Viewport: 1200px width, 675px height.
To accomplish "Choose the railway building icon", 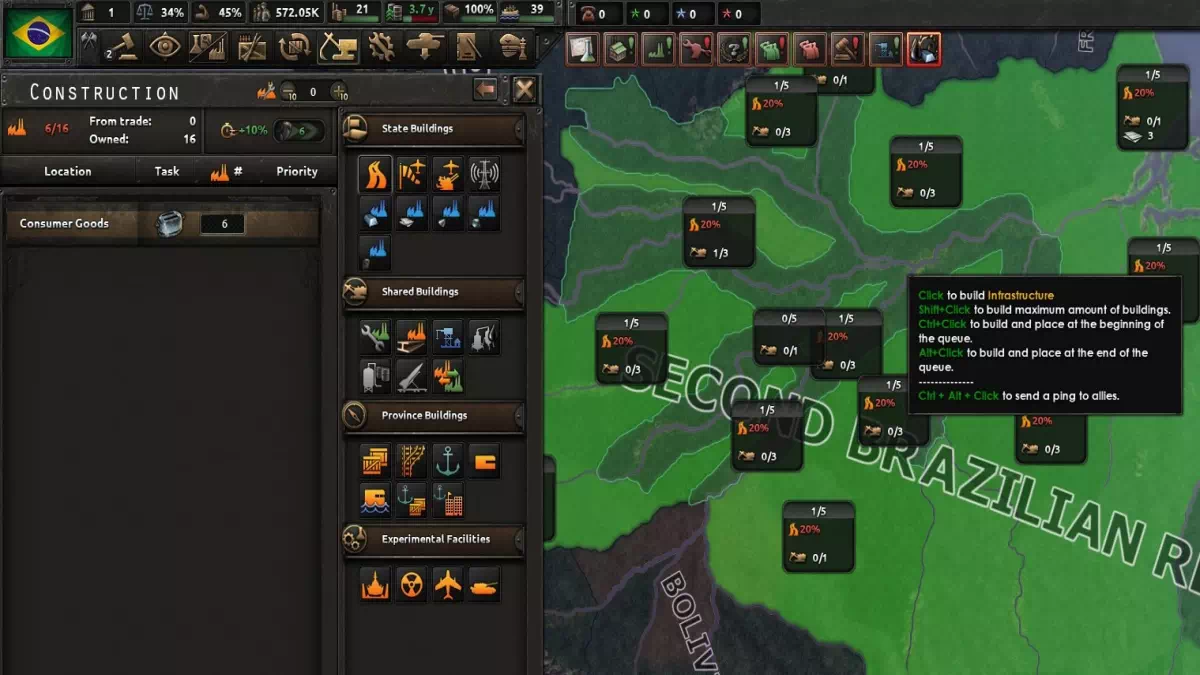I will 411,460.
